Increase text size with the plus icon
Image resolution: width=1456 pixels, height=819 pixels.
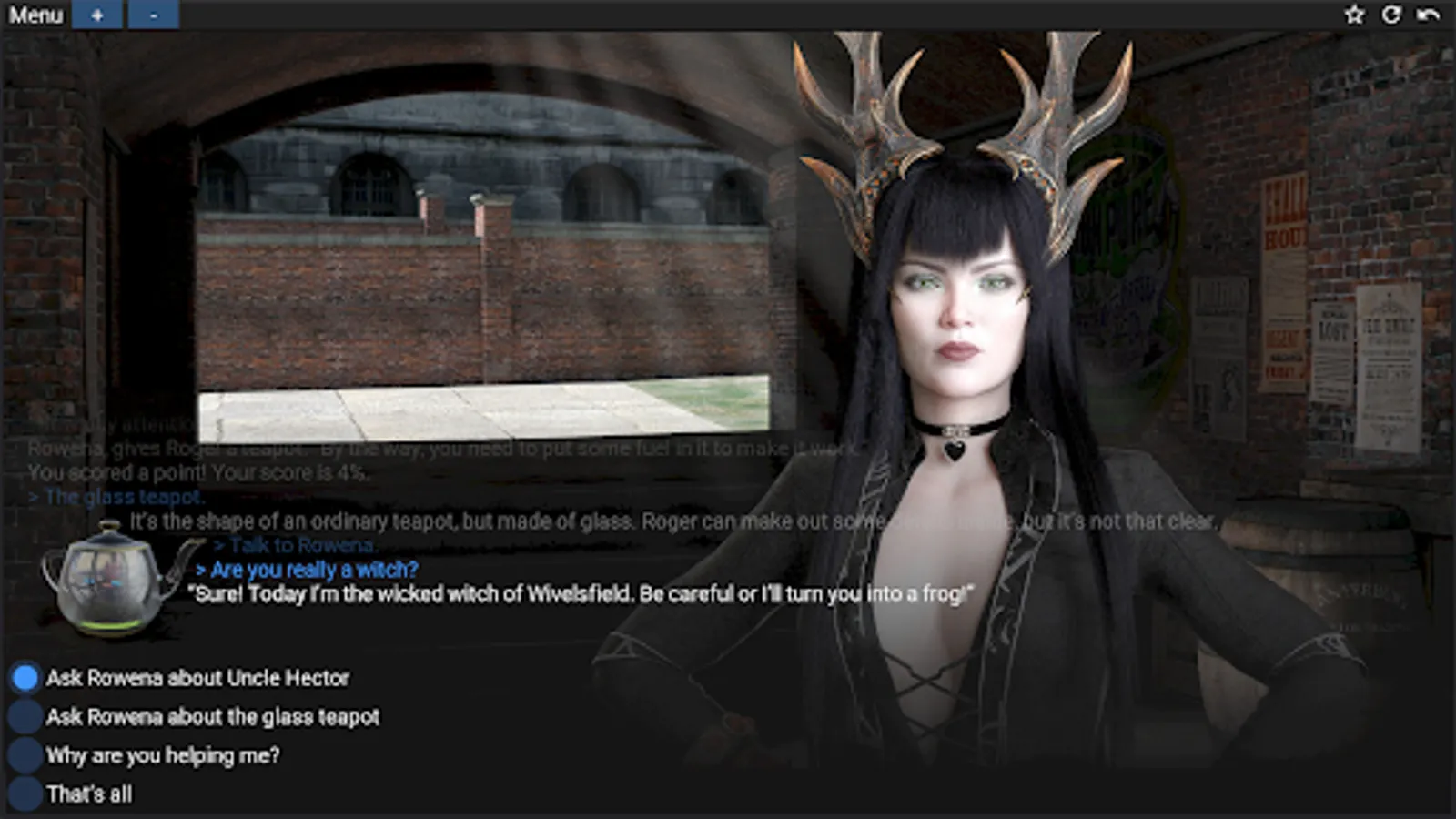tap(97, 15)
